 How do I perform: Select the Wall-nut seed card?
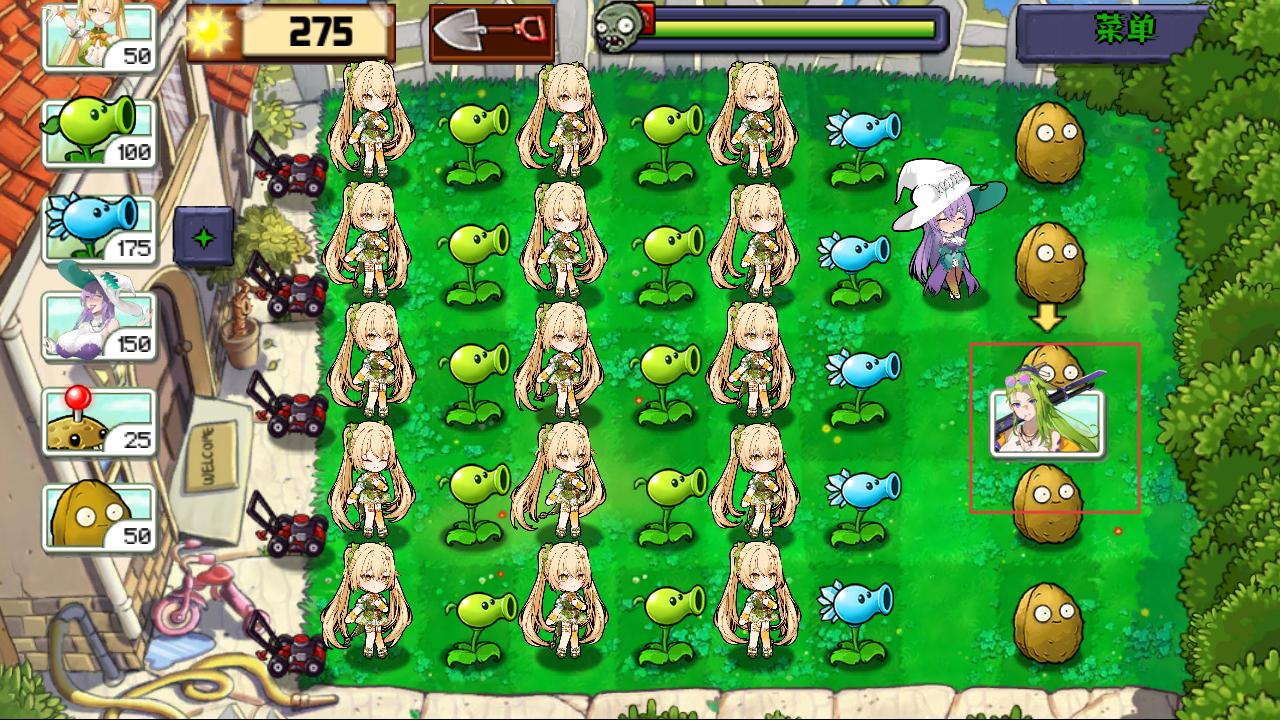99,517
